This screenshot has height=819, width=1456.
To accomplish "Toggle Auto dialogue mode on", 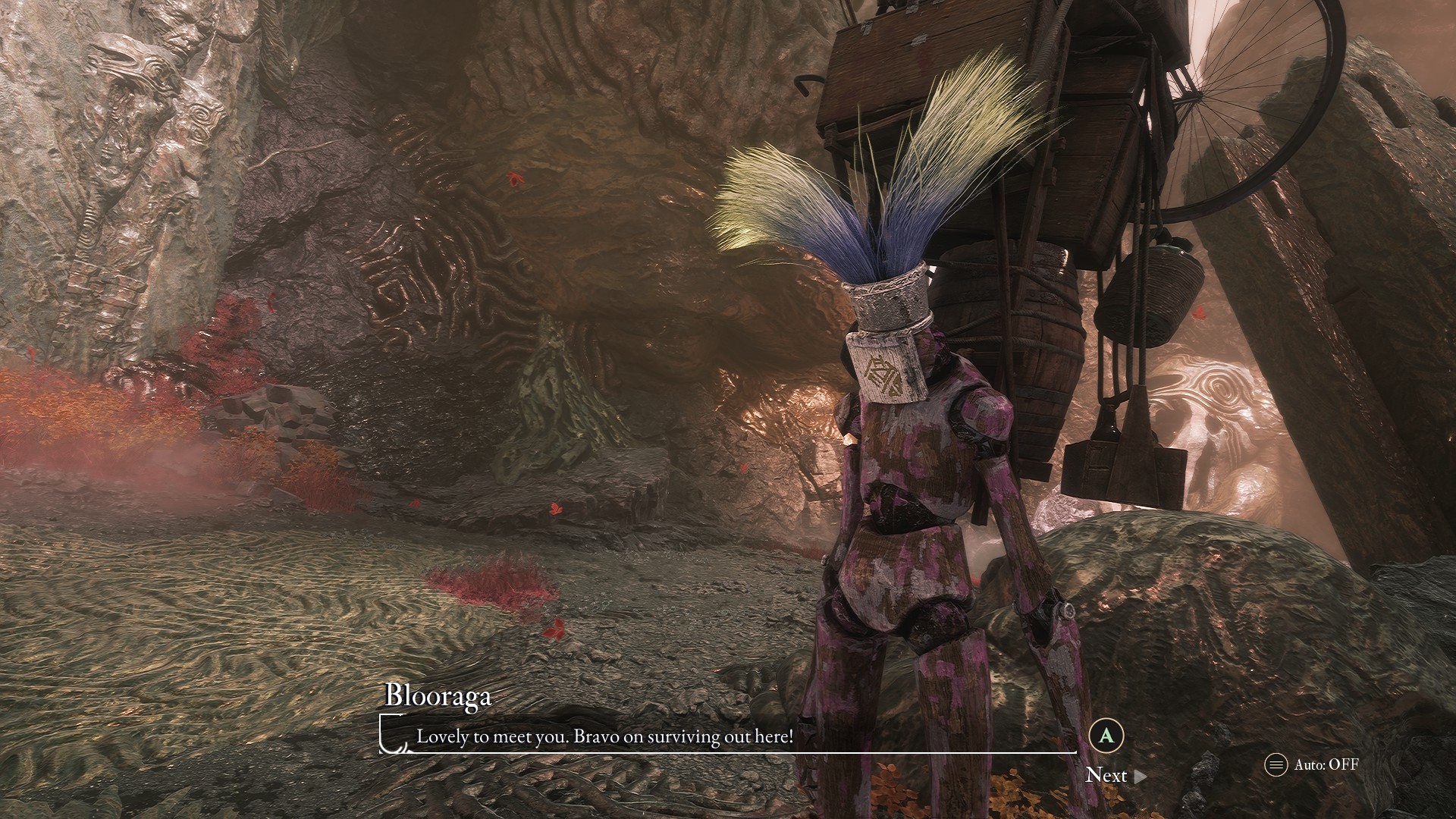I will (1311, 764).
